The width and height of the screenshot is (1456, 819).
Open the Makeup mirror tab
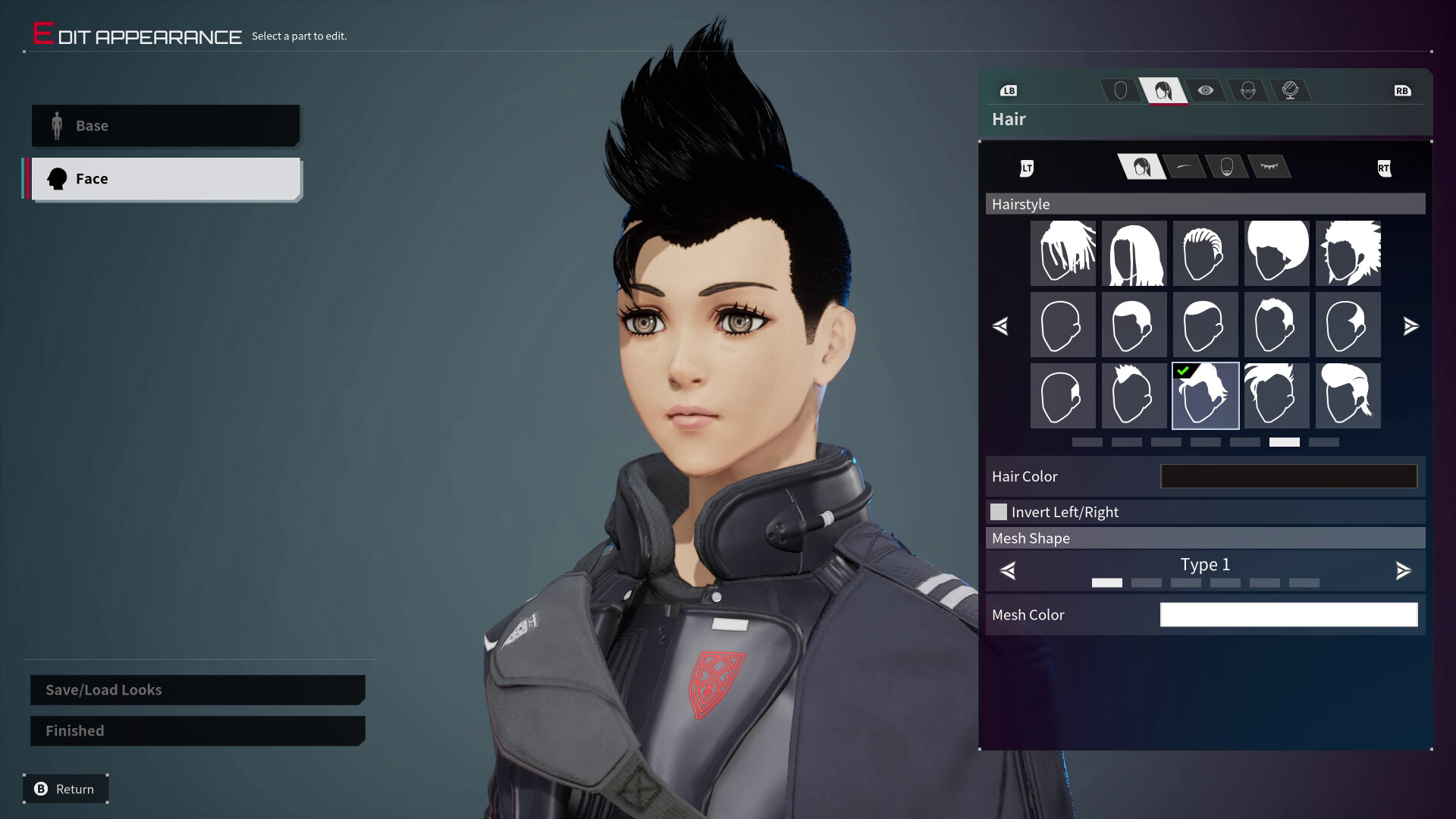[1292, 90]
